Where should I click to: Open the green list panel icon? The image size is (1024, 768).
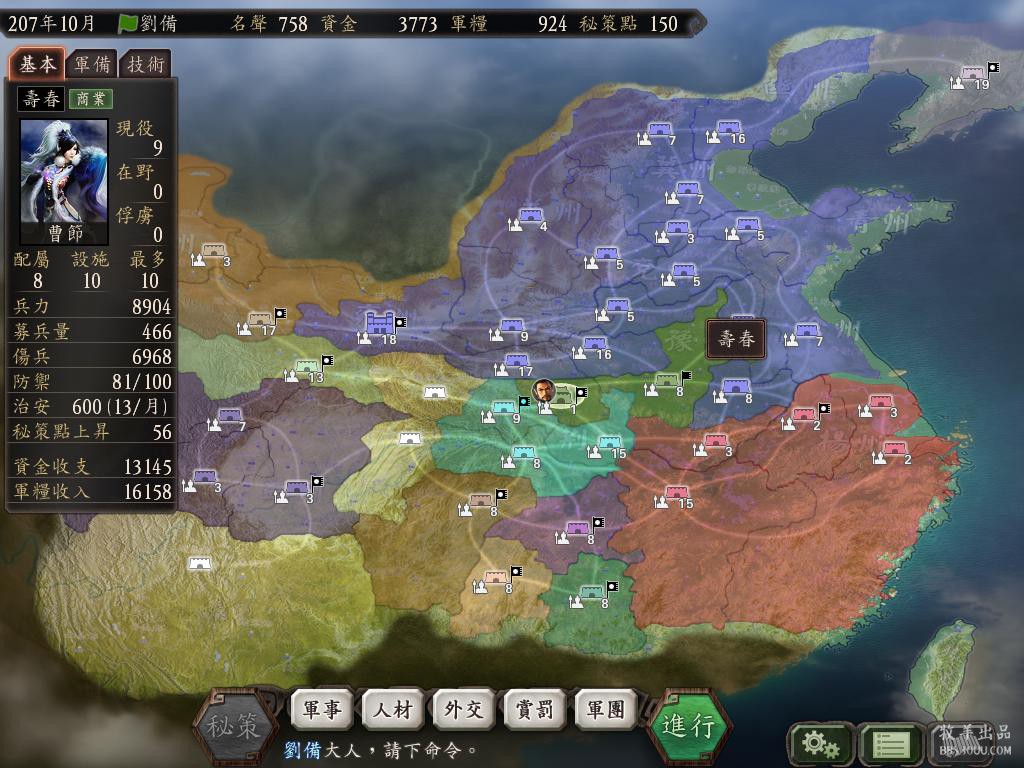click(x=890, y=744)
